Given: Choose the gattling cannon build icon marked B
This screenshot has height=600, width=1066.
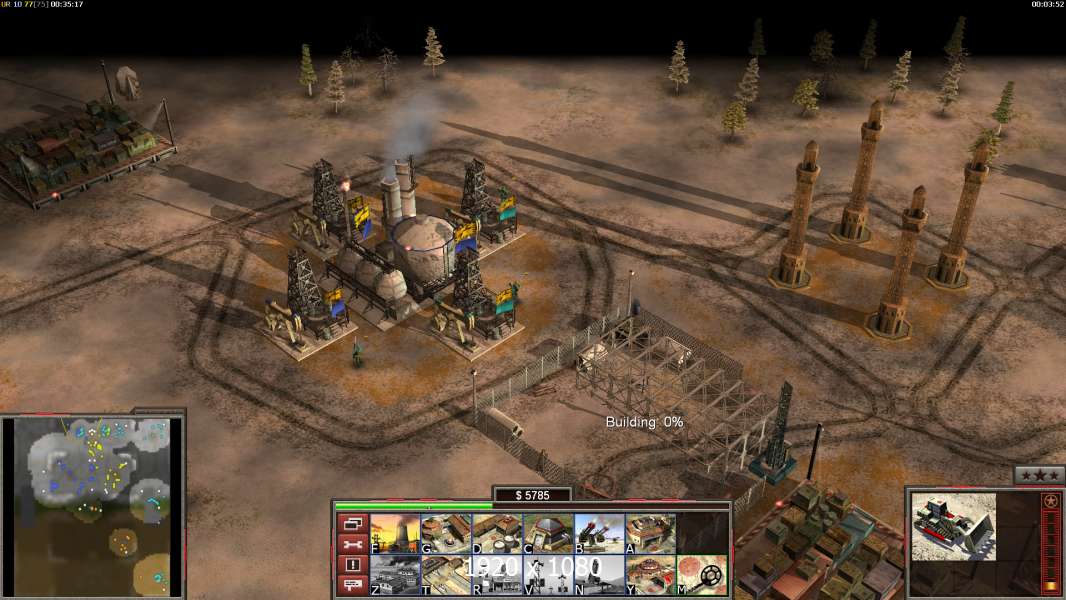Looking at the screenshot, I should 599,534.
